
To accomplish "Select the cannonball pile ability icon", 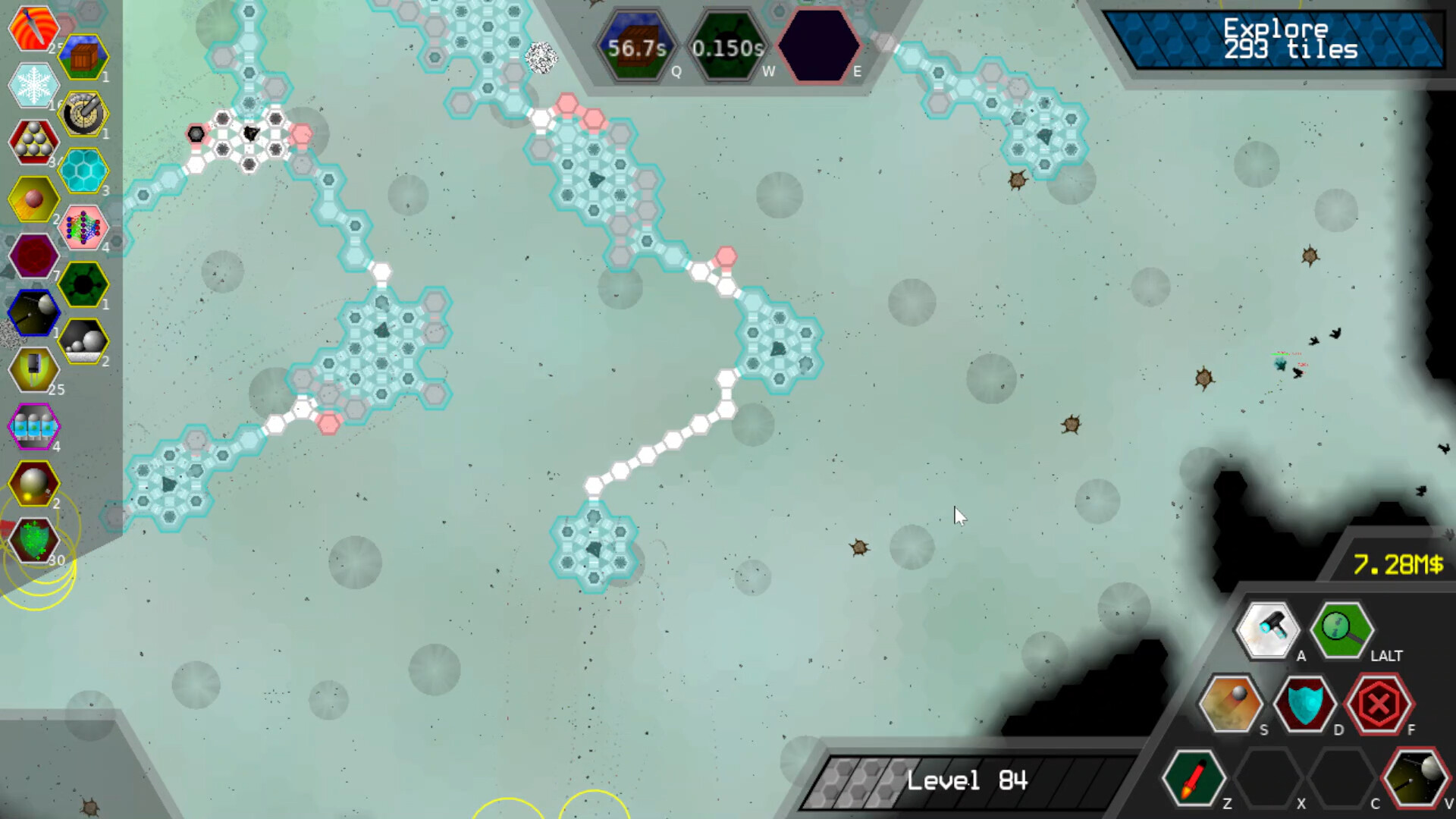I will point(33,142).
